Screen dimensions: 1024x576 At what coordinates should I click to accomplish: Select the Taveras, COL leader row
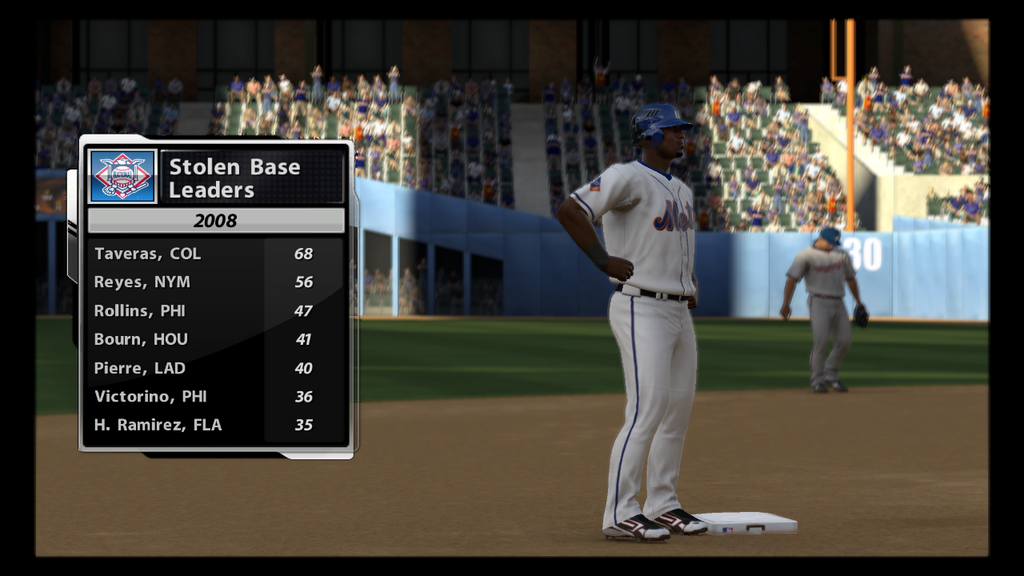click(215, 254)
